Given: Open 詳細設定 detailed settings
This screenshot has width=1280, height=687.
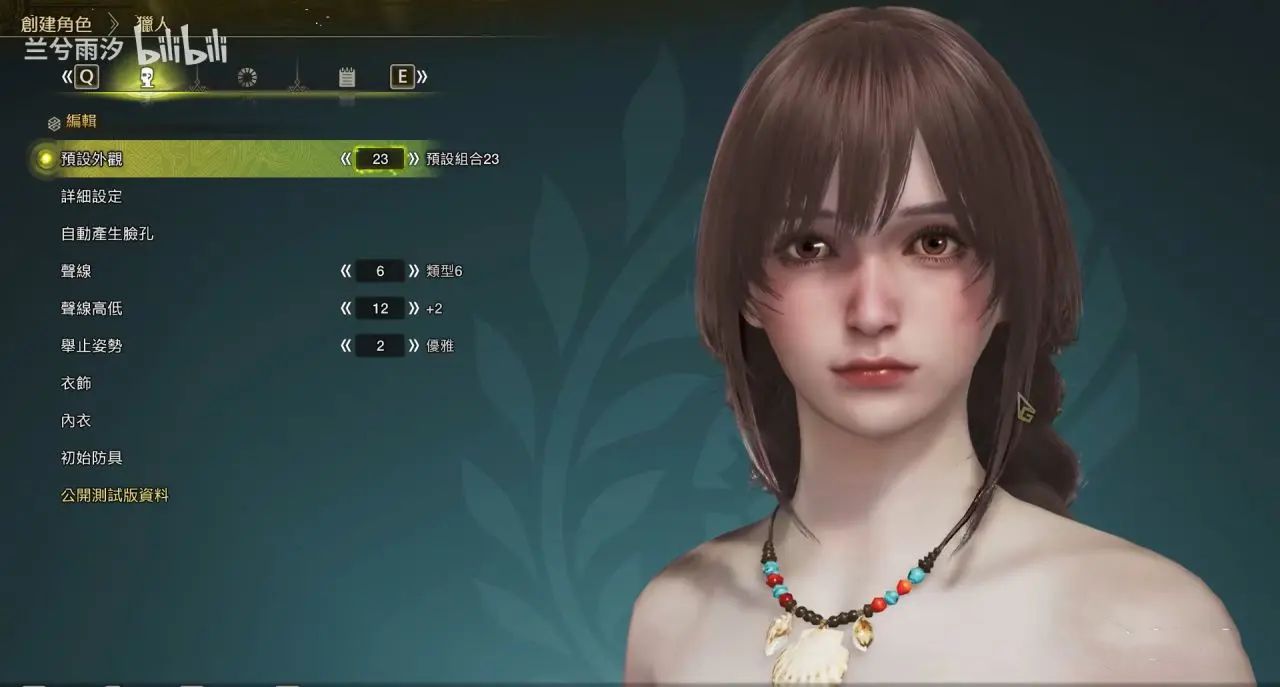Looking at the screenshot, I should pyautogui.click(x=91, y=197).
